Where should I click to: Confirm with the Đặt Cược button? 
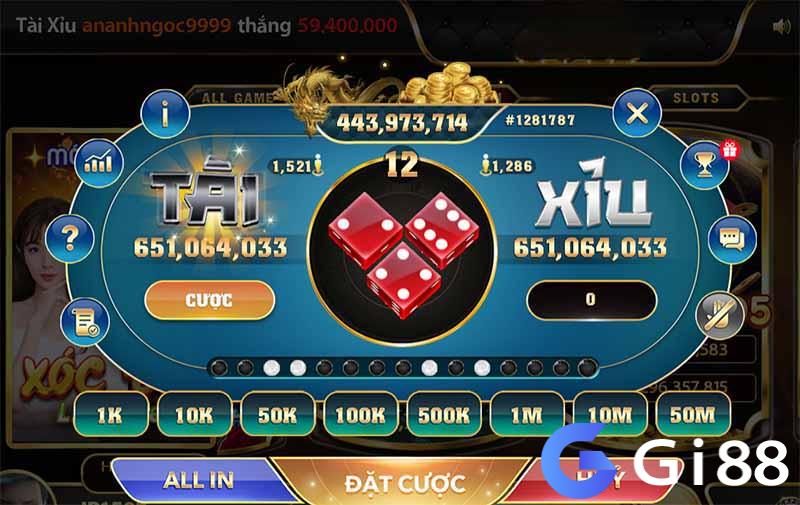(x=404, y=483)
